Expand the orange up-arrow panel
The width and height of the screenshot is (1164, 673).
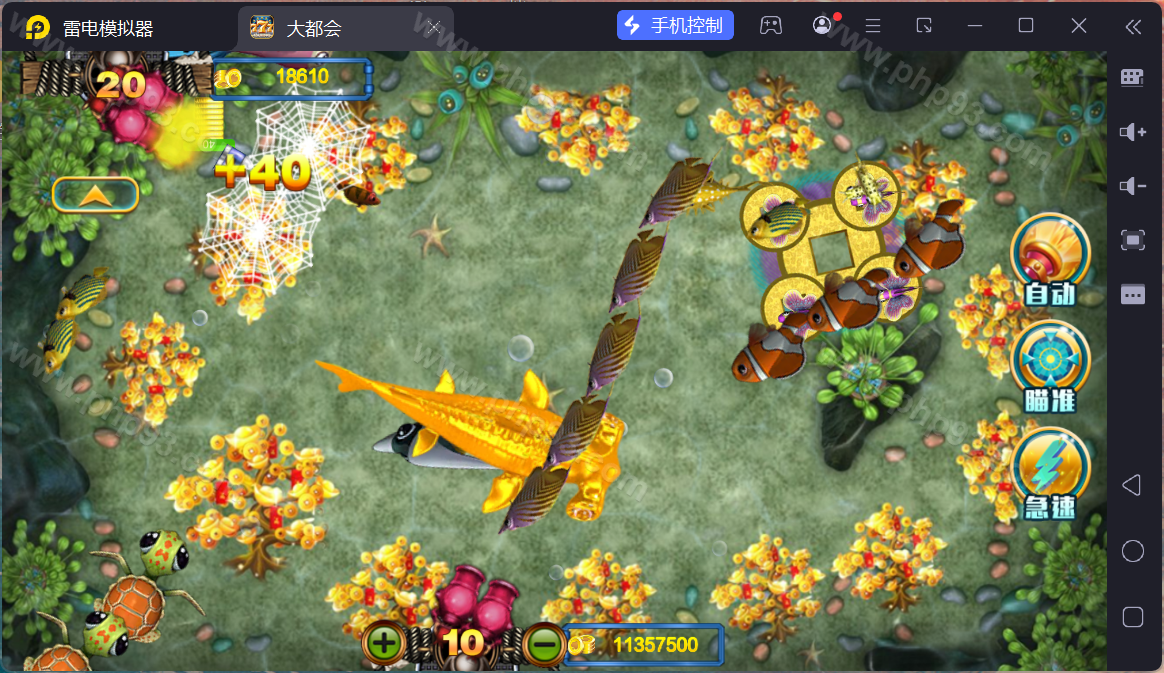pyautogui.click(x=95, y=195)
